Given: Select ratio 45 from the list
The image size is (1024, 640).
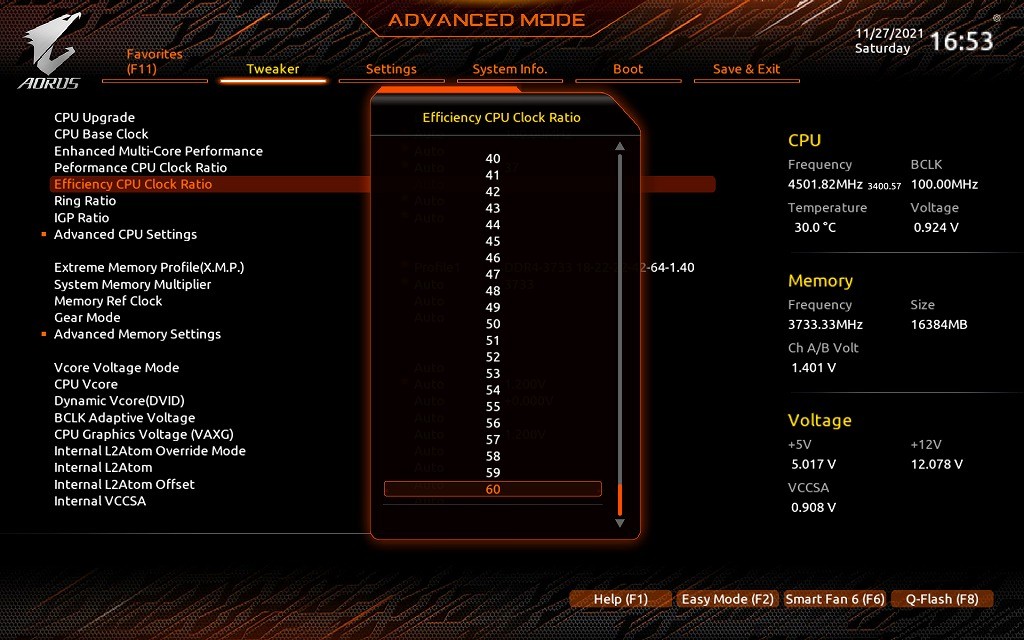Looking at the screenshot, I should click(493, 241).
